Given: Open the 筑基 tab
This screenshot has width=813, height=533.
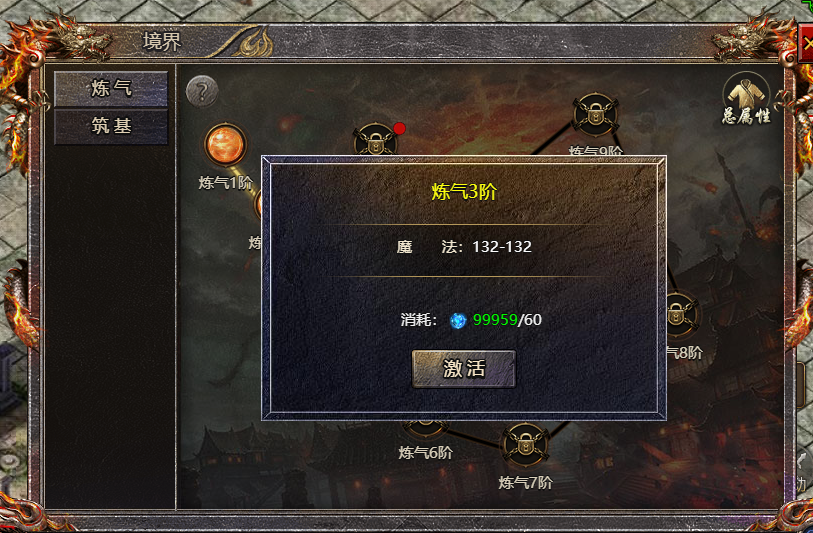Looking at the screenshot, I should click(111, 127).
